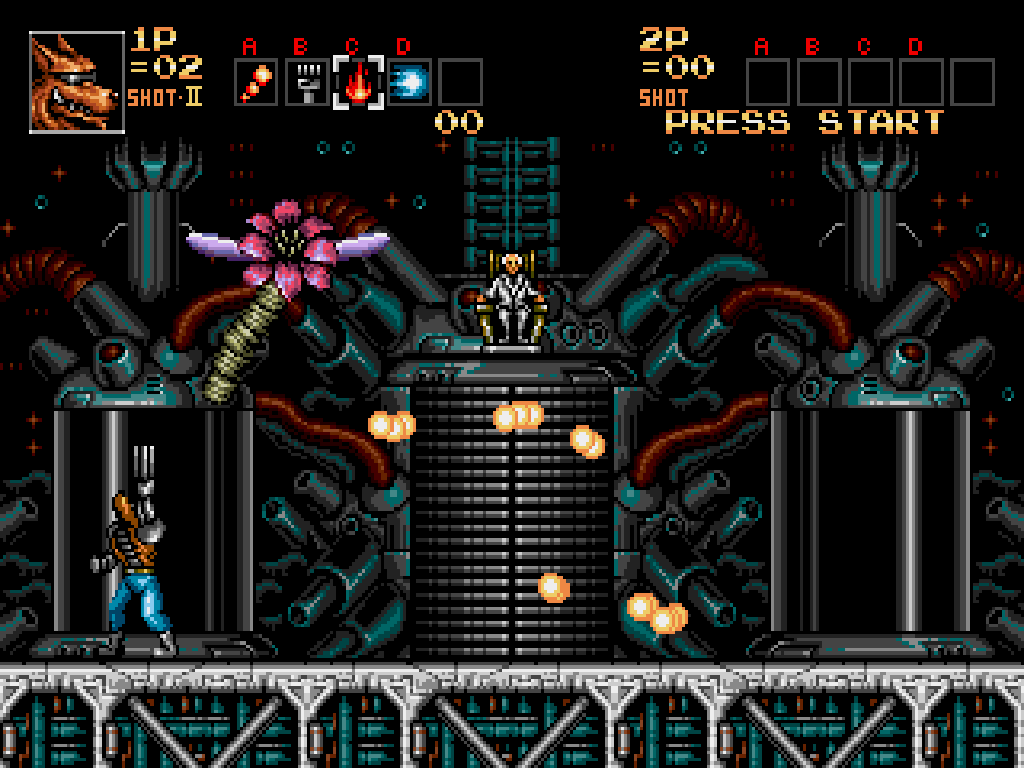Viewport: 1024px width, 768px height.
Task: Click the wolf character portrait
Action: point(77,82)
